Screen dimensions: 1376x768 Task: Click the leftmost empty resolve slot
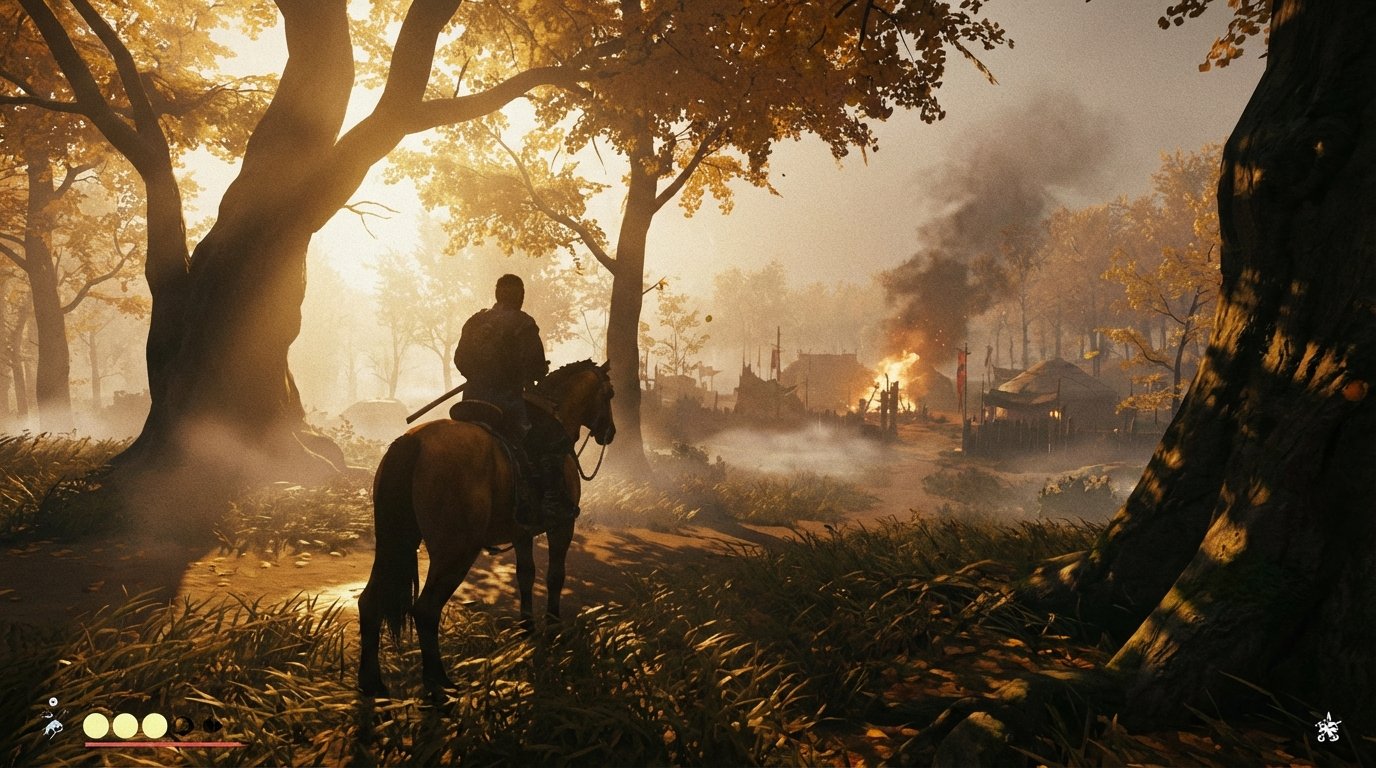click(182, 726)
